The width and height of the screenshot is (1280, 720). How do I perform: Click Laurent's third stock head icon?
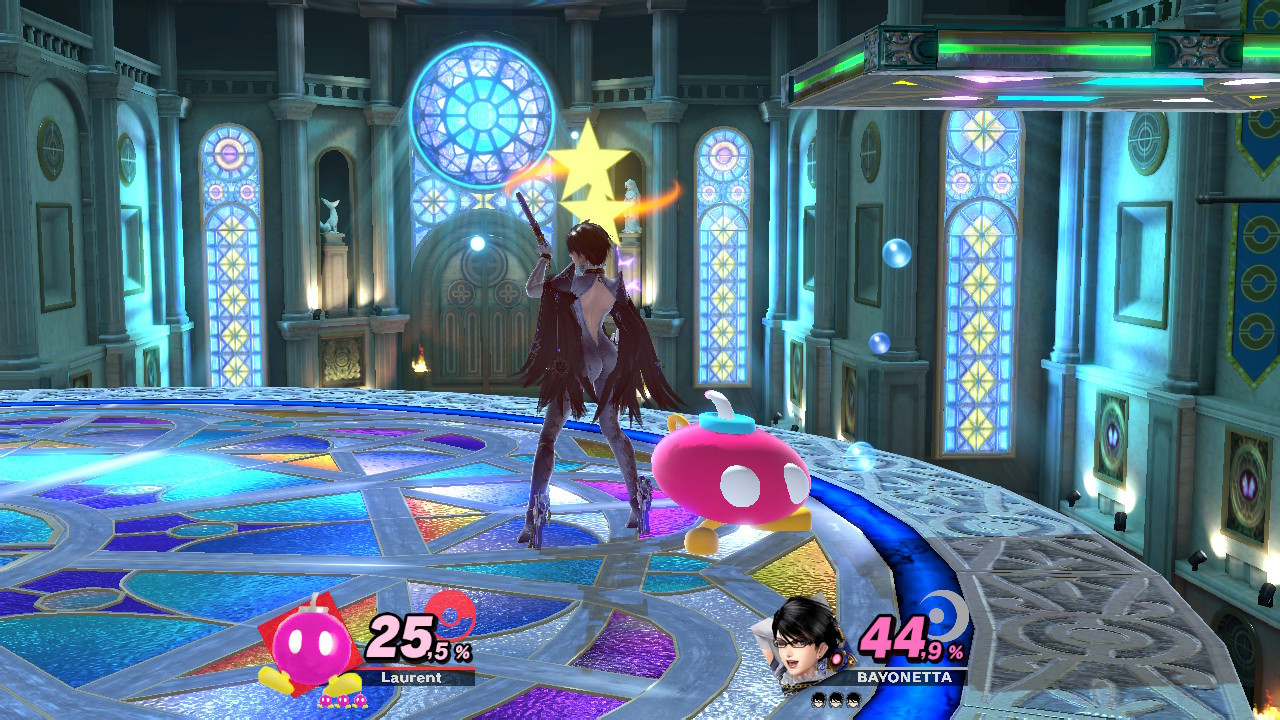pos(361,701)
